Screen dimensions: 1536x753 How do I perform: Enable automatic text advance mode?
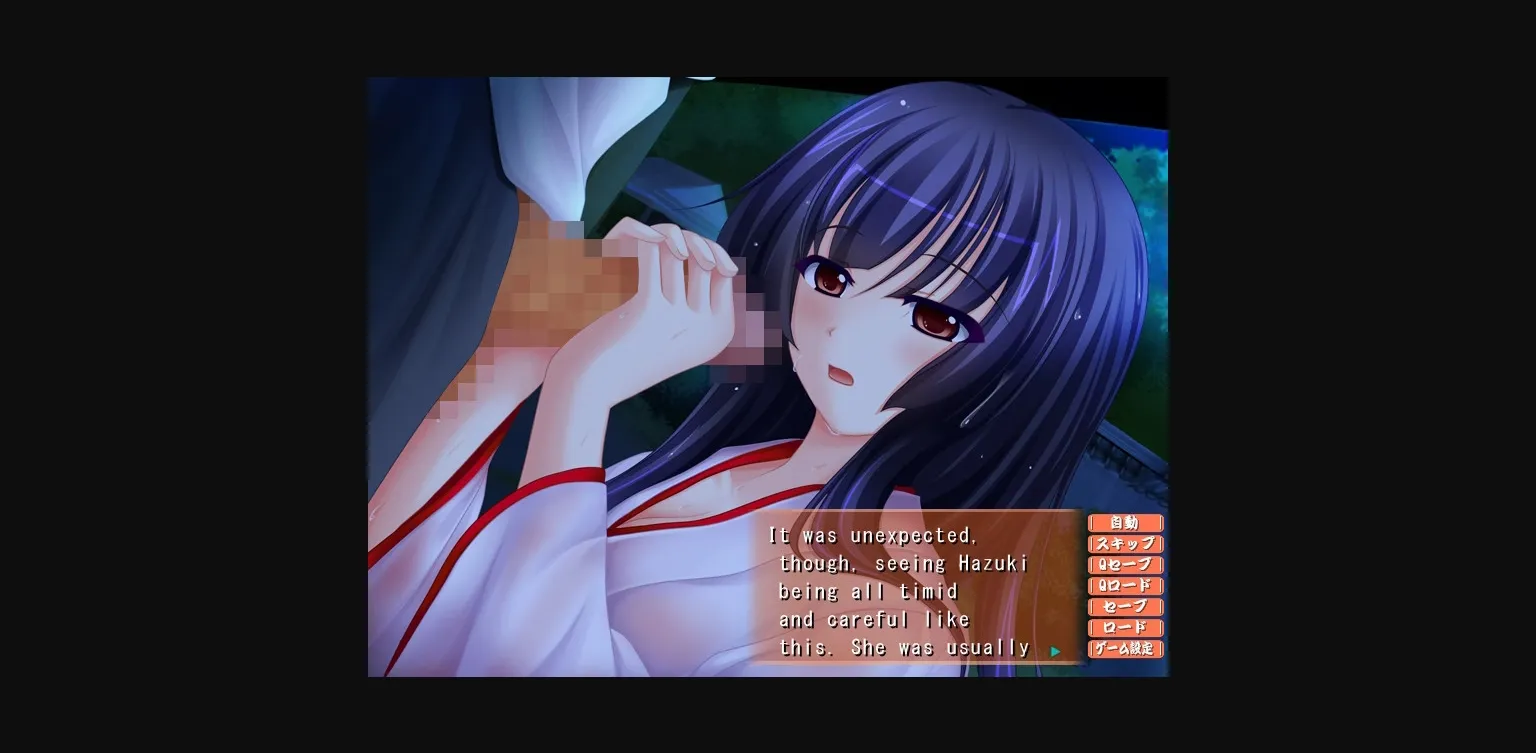click(1125, 522)
